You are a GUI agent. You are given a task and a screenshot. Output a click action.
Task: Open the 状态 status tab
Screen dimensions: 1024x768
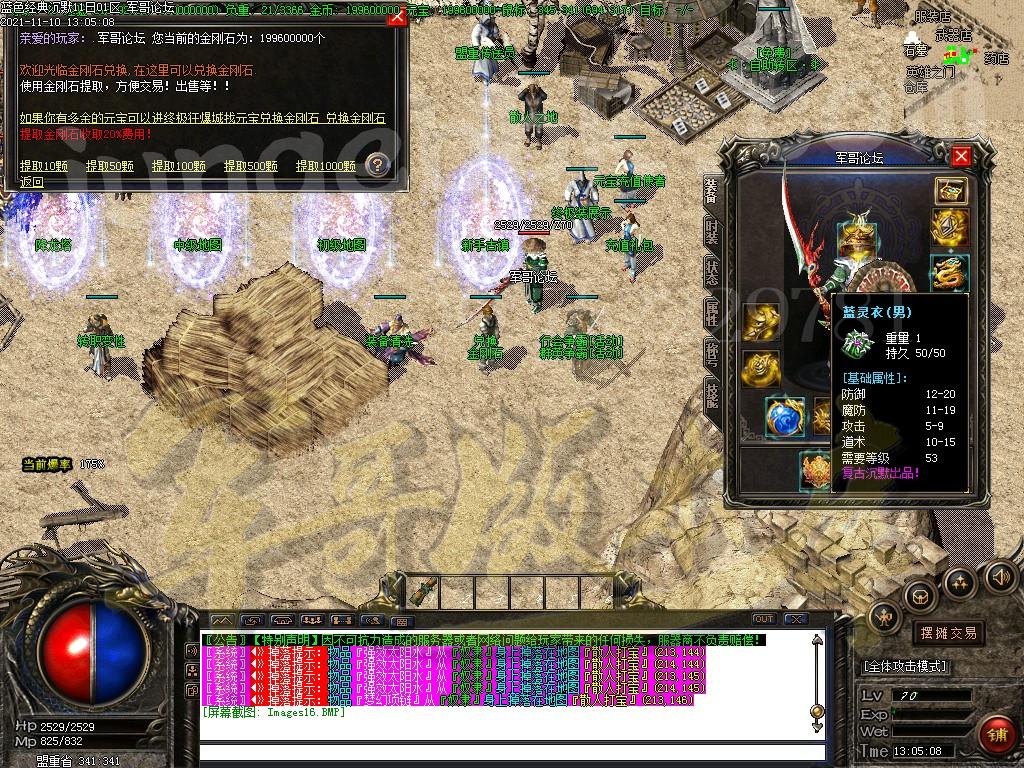pyautogui.click(x=711, y=272)
